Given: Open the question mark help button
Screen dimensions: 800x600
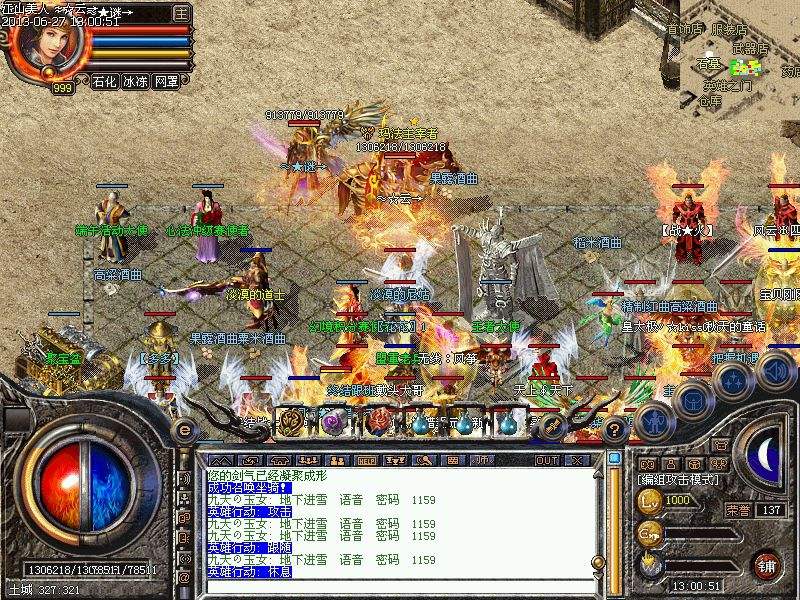Looking at the screenshot, I should pyautogui.click(x=616, y=429).
